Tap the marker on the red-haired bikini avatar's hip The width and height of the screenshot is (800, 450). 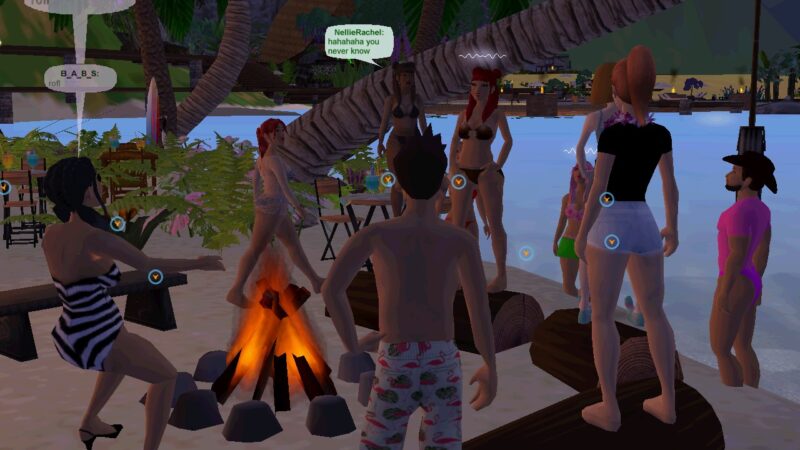[458, 182]
